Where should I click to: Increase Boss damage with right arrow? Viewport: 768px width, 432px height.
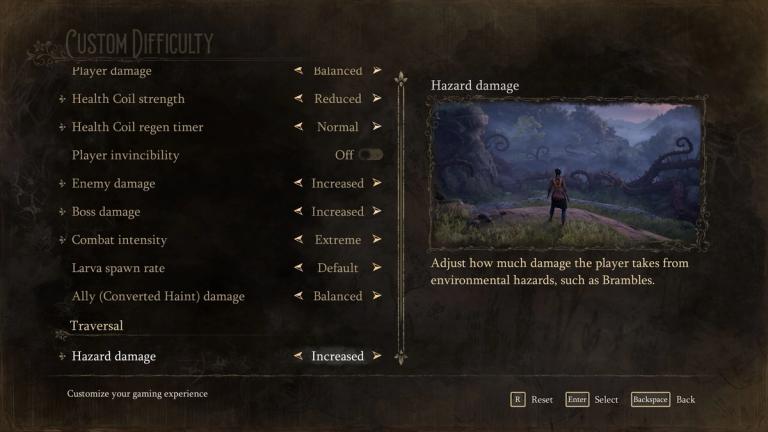point(376,212)
